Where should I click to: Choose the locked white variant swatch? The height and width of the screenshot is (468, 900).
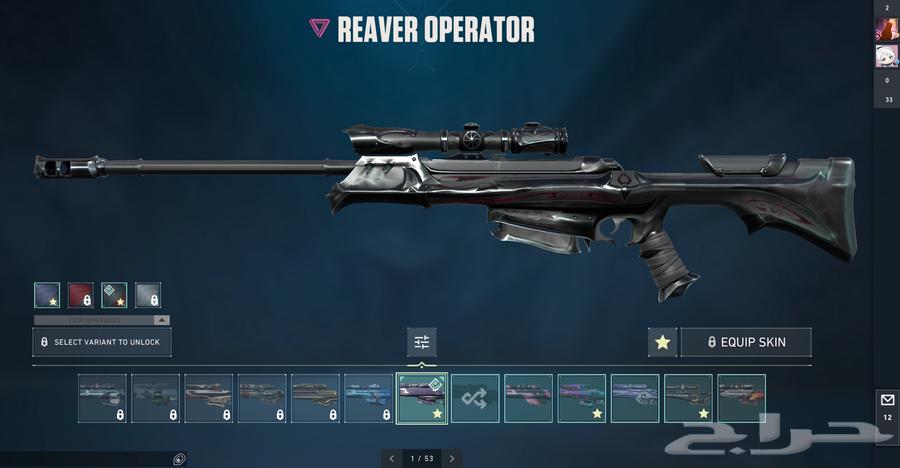148,295
